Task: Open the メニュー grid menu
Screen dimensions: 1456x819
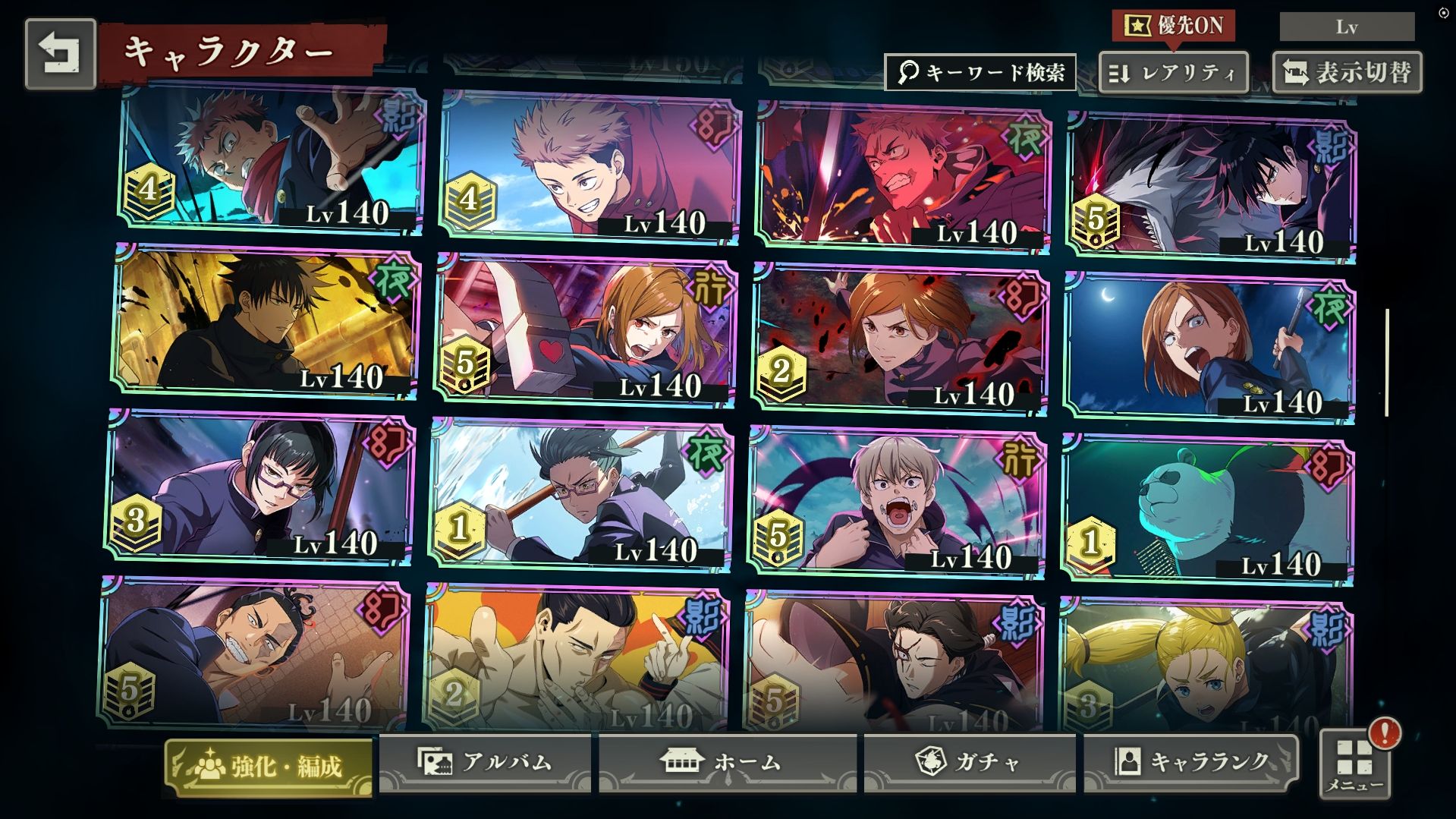Action: (1355, 765)
